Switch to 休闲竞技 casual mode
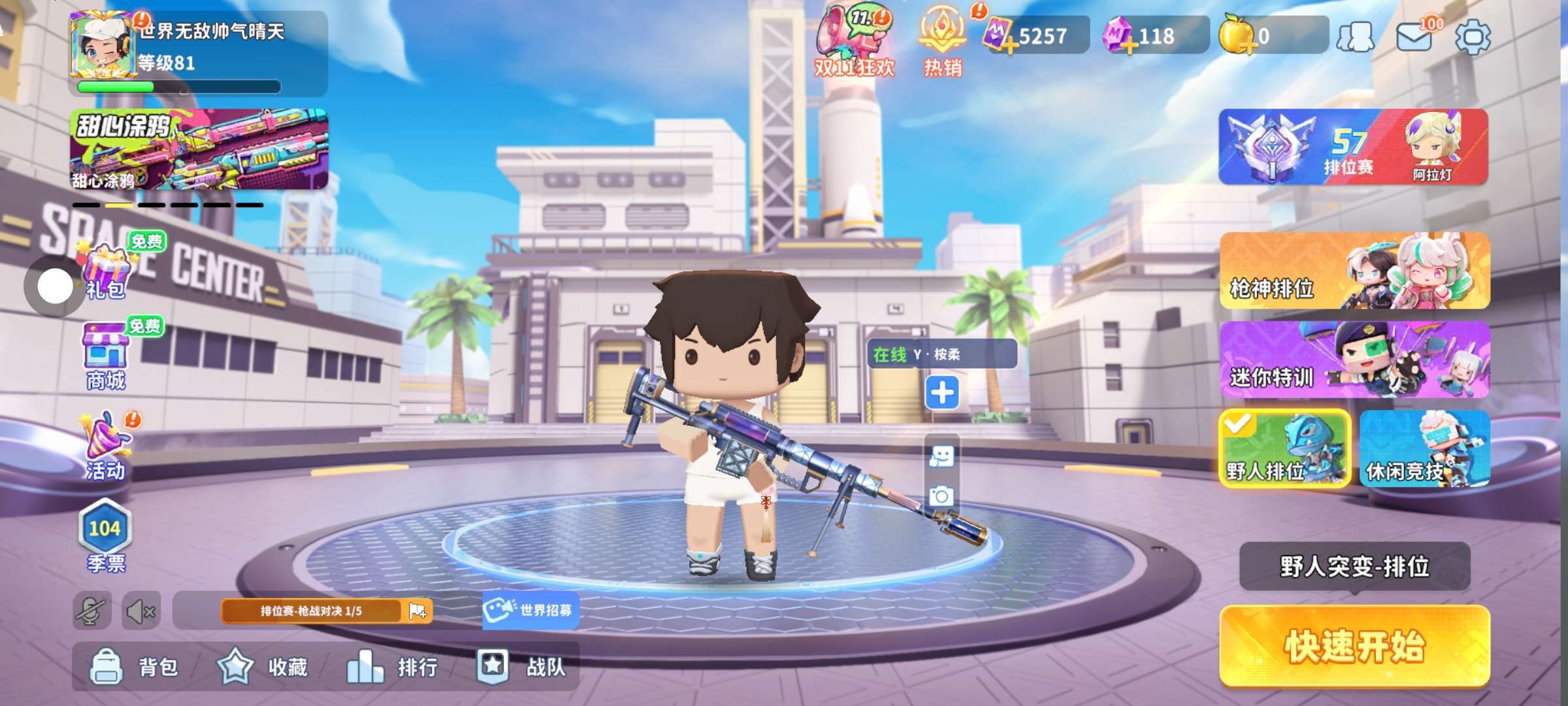Viewport: 1568px width, 706px height. pyautogui.click(x=1424, y=448)
